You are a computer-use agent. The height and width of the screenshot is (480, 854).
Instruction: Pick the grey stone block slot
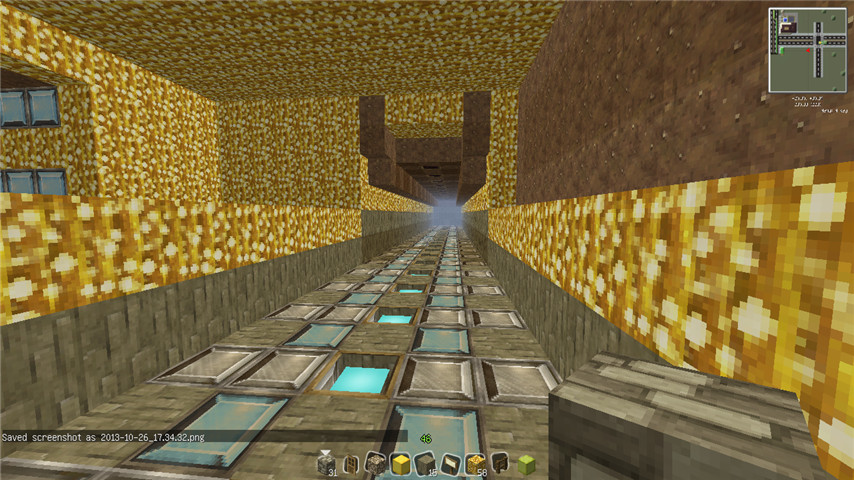(x=425, y=462)
